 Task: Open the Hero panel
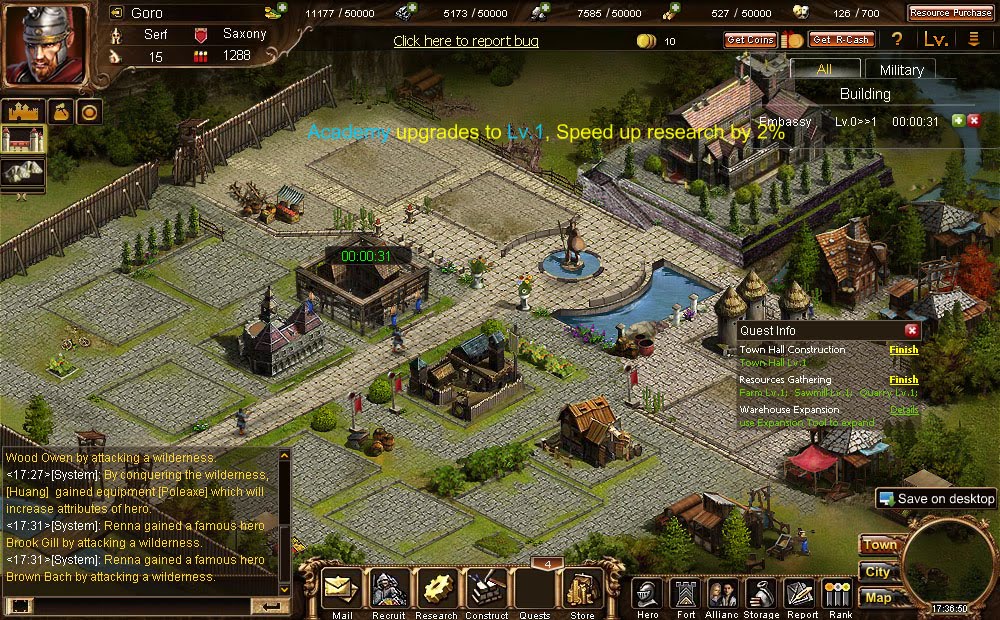(x=648, y=594)
